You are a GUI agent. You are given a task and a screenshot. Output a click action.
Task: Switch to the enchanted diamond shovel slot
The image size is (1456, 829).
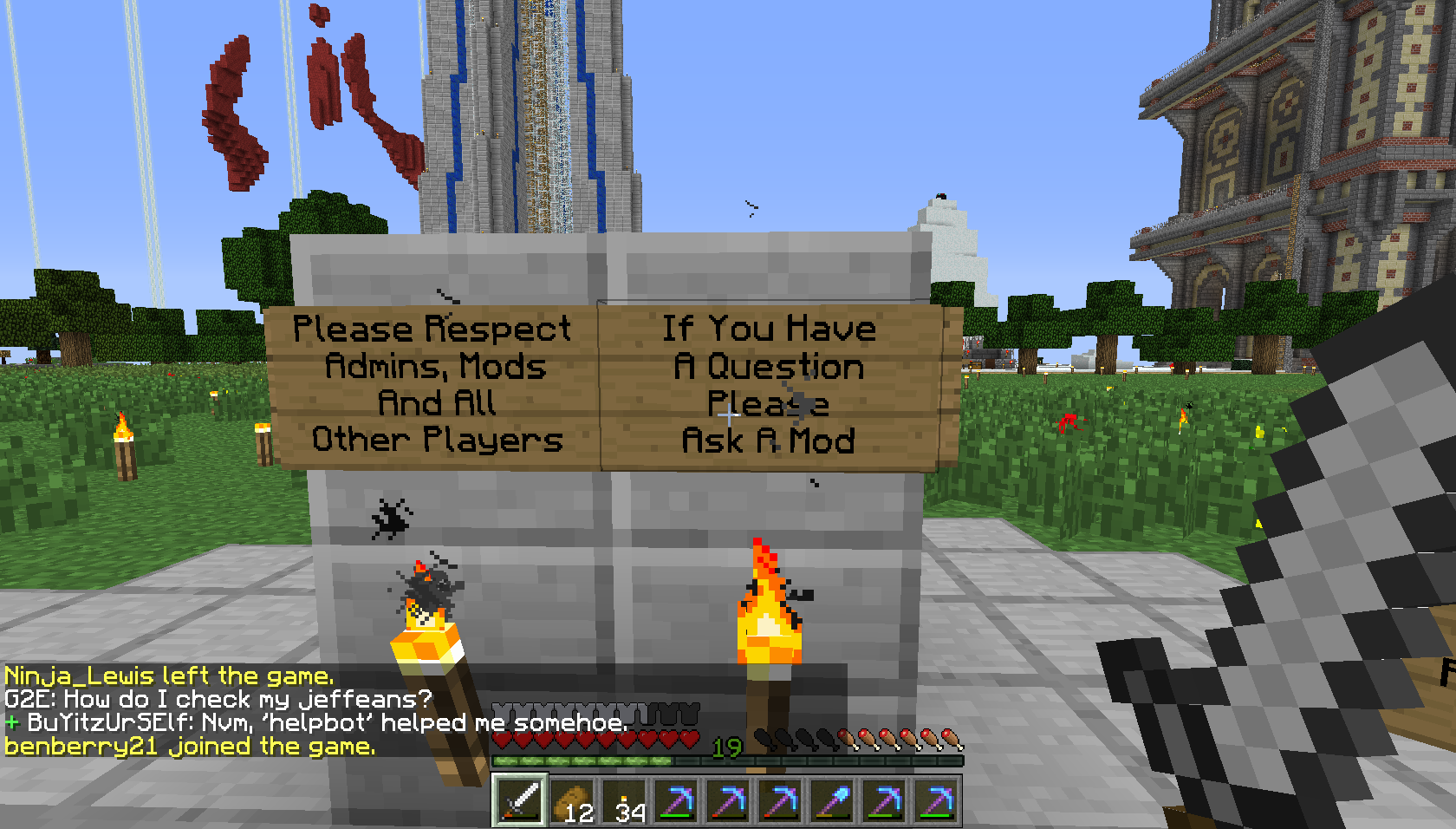[x=833, y=800]
